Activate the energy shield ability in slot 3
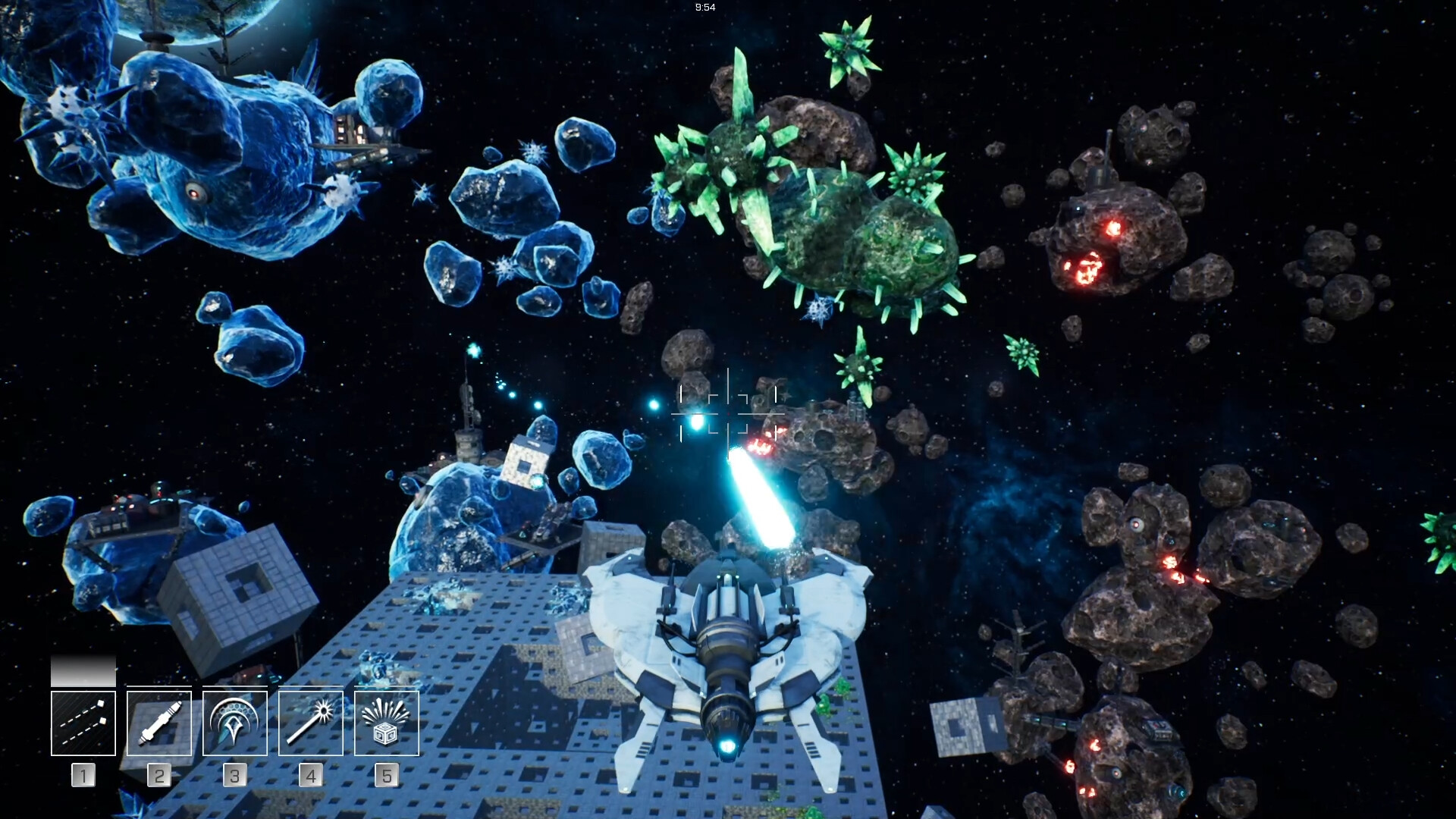Image resolution: width=1456 pixels, height=819 pixels. point(234,722)
